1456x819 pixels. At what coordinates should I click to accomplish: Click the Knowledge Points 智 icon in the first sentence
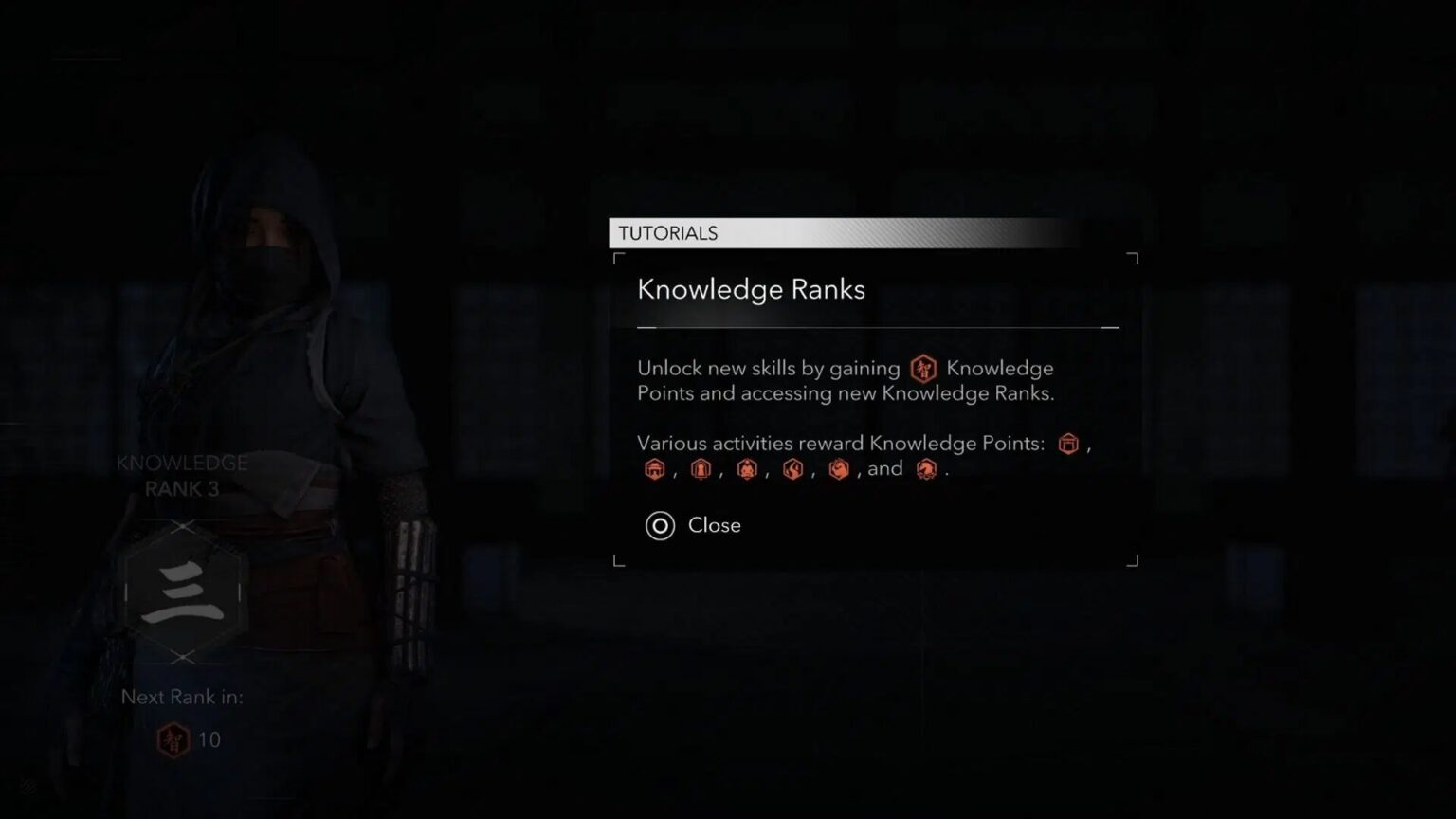(921, 369)
